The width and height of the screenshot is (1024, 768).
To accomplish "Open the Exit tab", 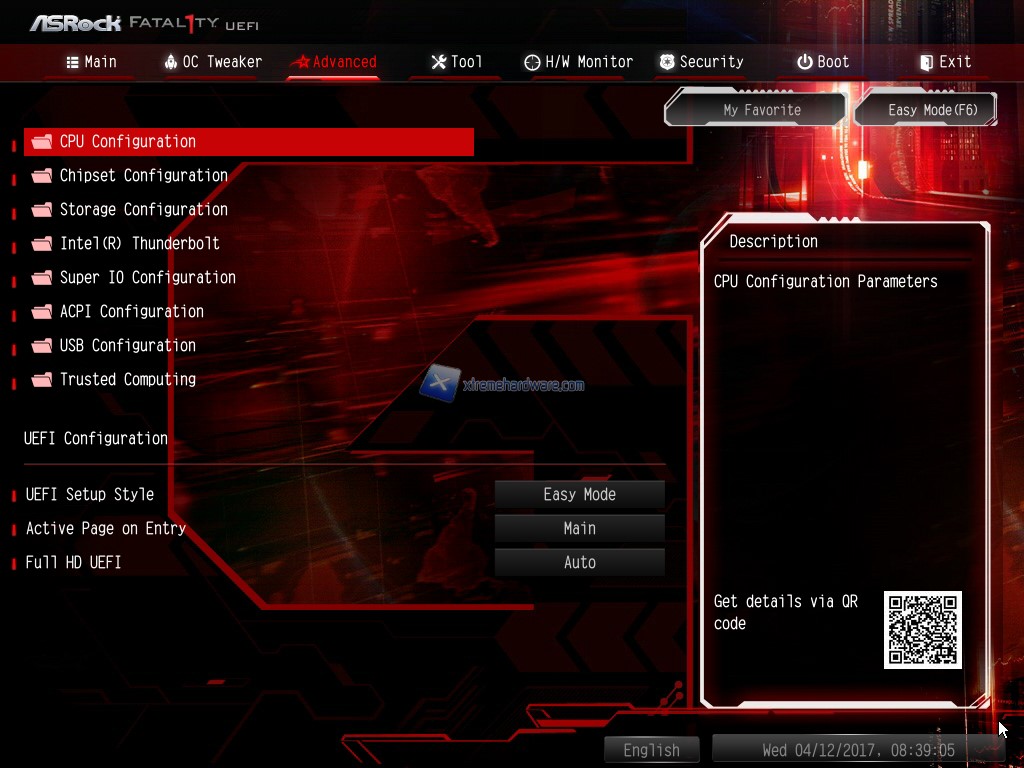I will point(944,62).
